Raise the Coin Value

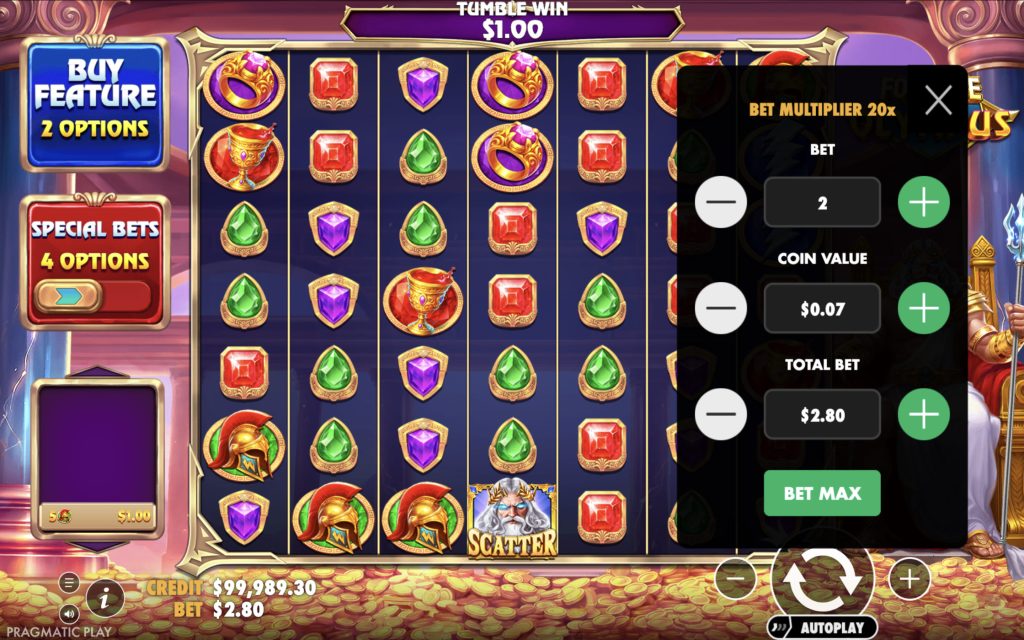pos(923,309)
